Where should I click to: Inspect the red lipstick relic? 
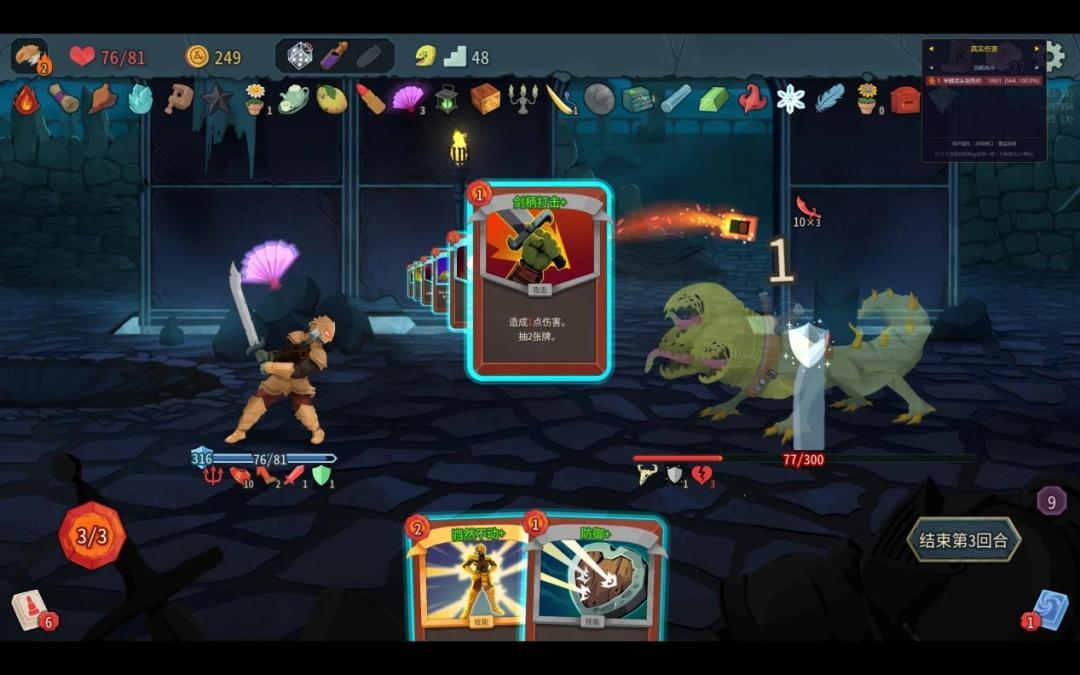coord(370,98)
